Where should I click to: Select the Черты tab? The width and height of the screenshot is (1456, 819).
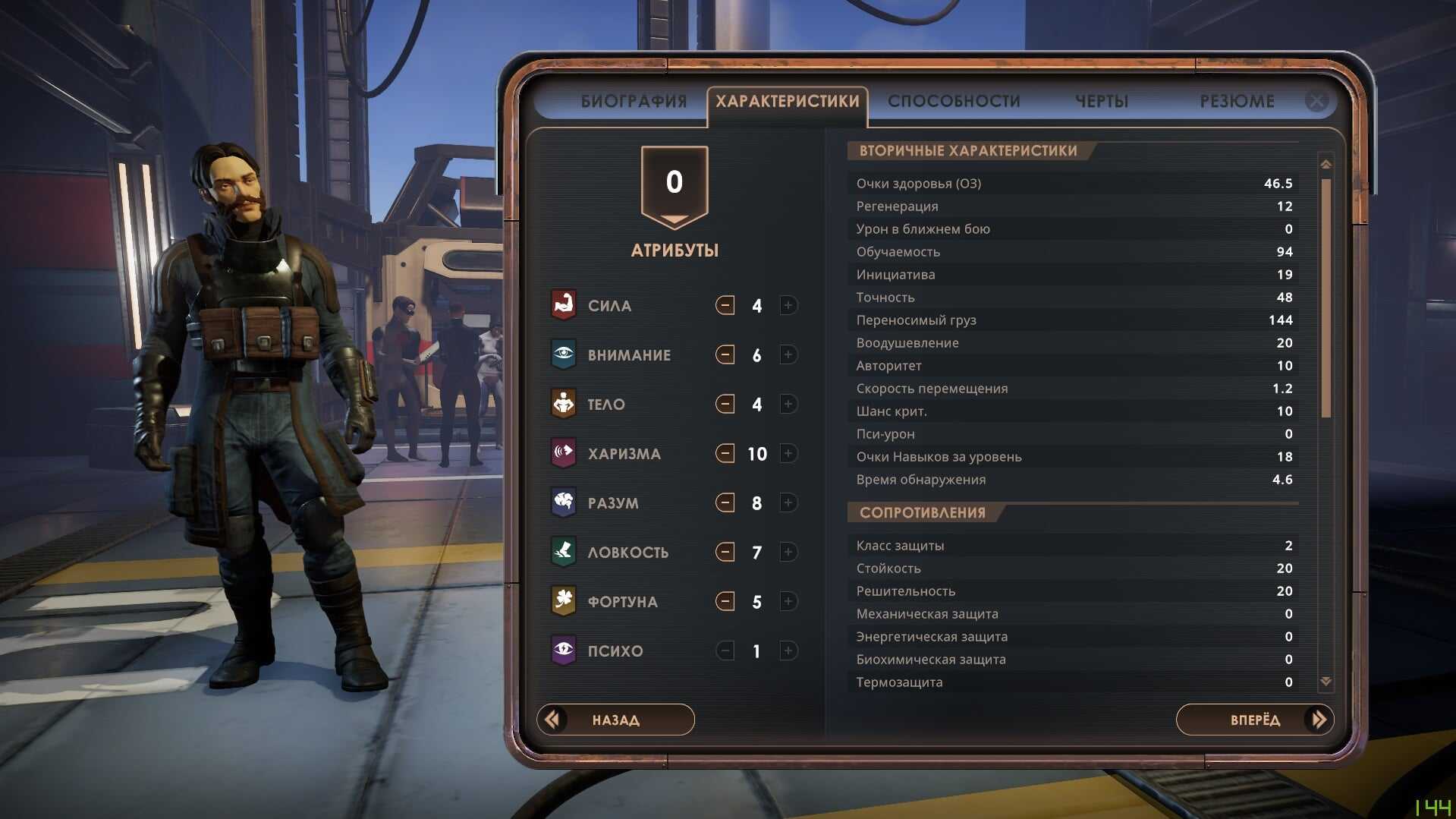[1102, 101]
